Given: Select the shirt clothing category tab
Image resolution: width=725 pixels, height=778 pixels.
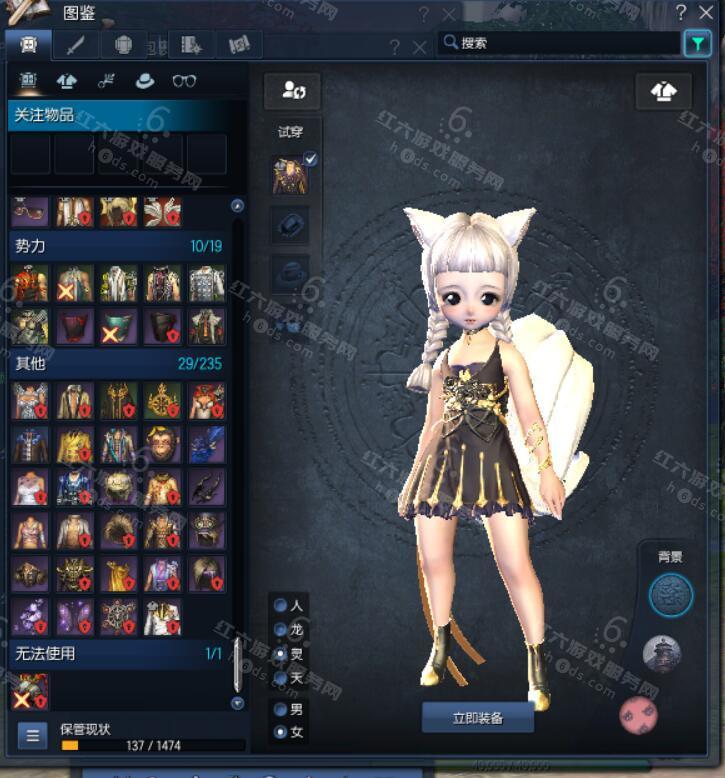Looking at the screenshot, I should pyautogui.click(x=67, y=82).
